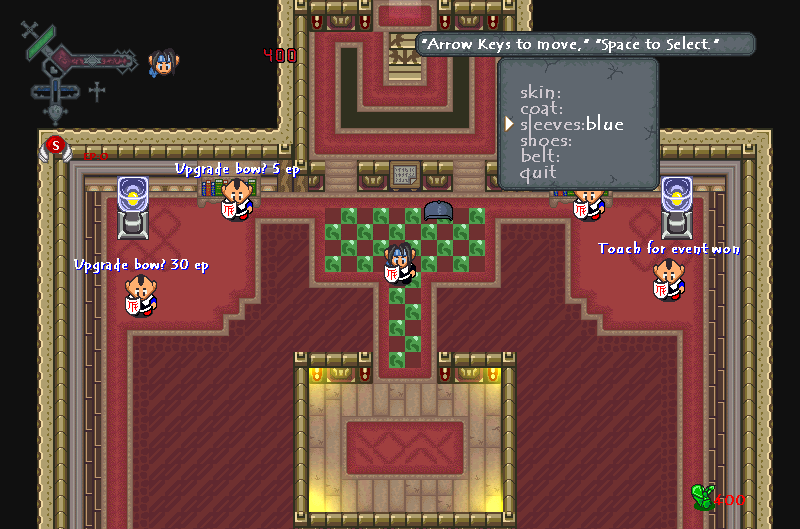
Task: Select the skin option in color menu
Action: click(x=539, y=93)
